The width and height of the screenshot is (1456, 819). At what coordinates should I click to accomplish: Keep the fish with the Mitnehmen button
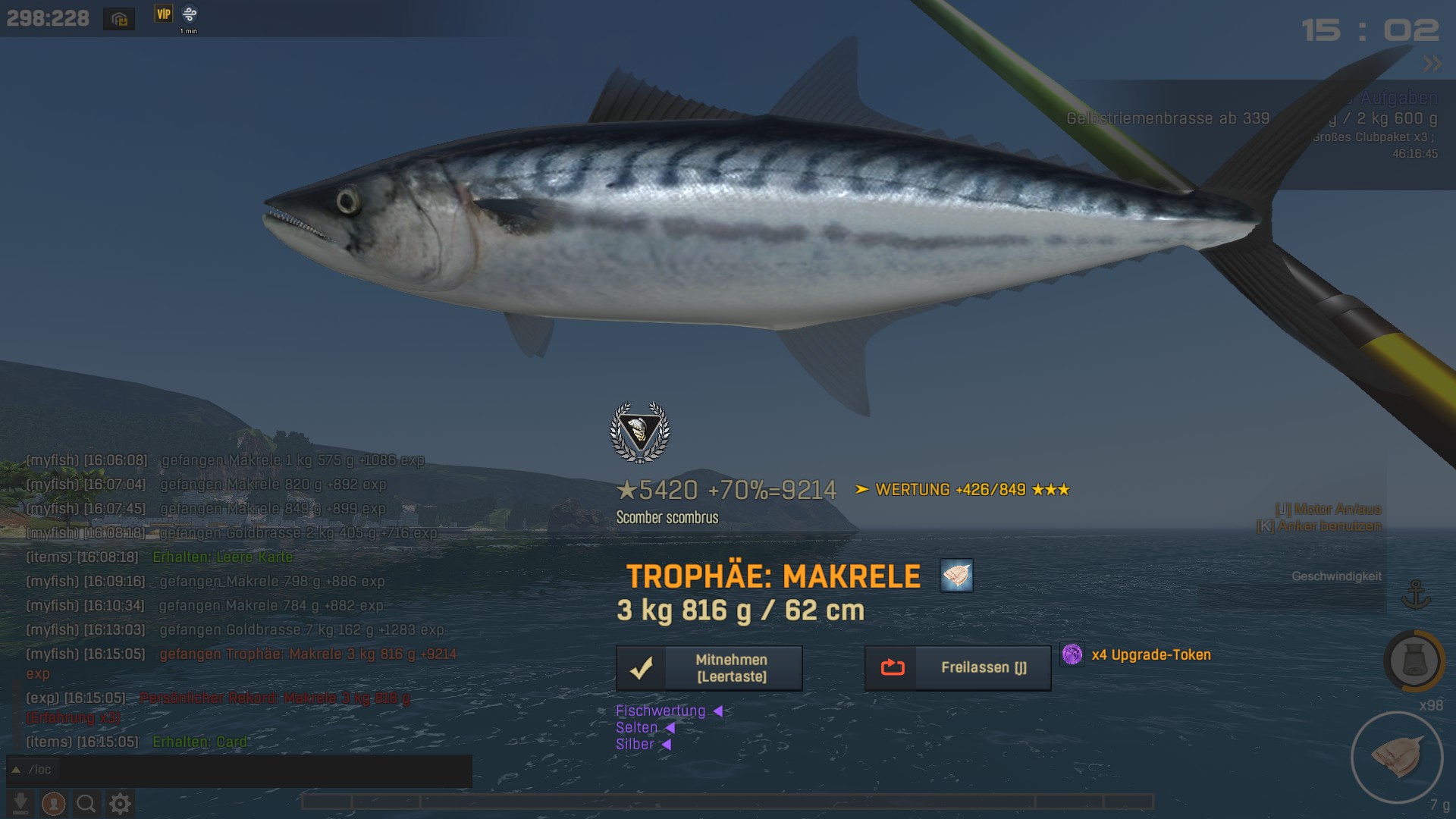pos(709,668)
